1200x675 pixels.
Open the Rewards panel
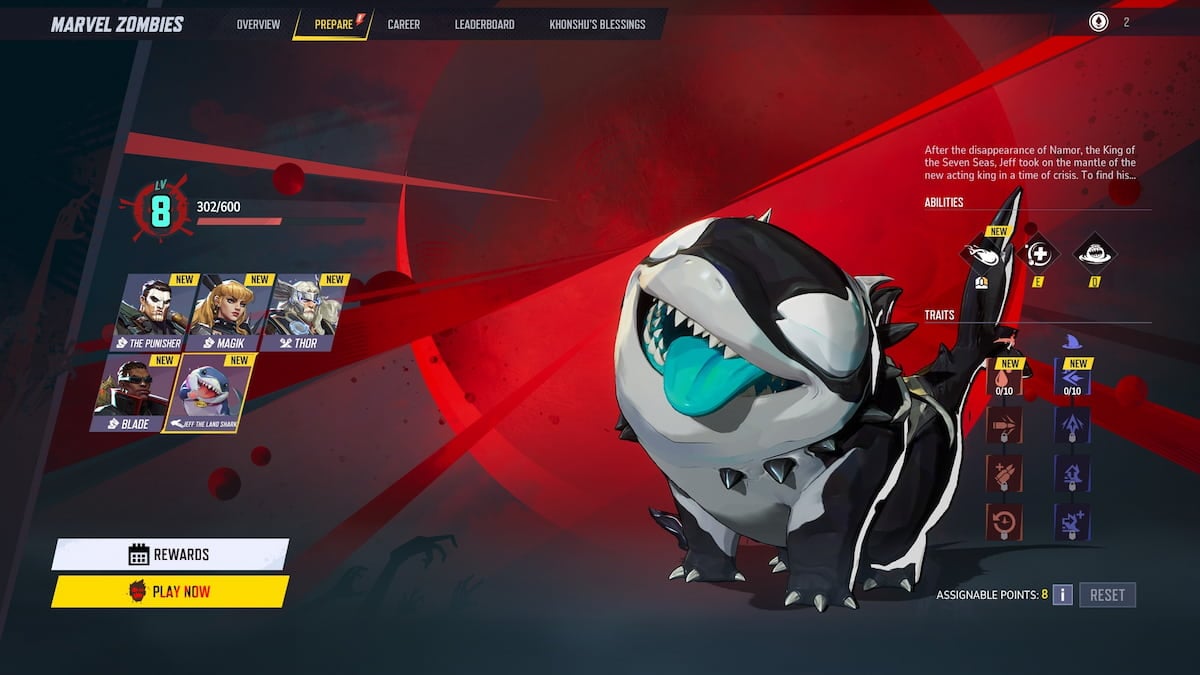[x=170, y=554]
